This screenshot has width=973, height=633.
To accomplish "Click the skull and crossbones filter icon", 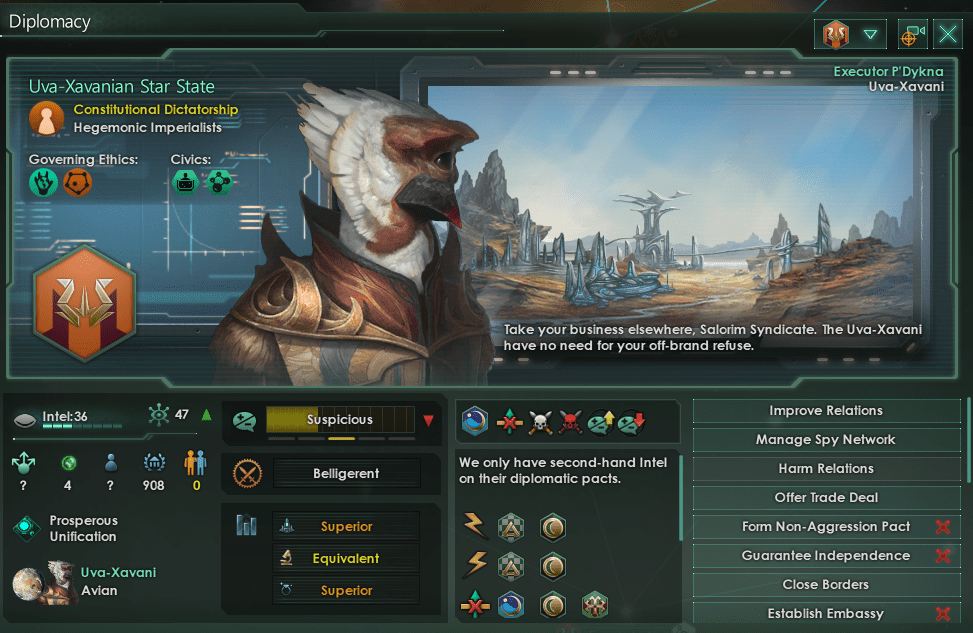I will [x=541, y=422].
